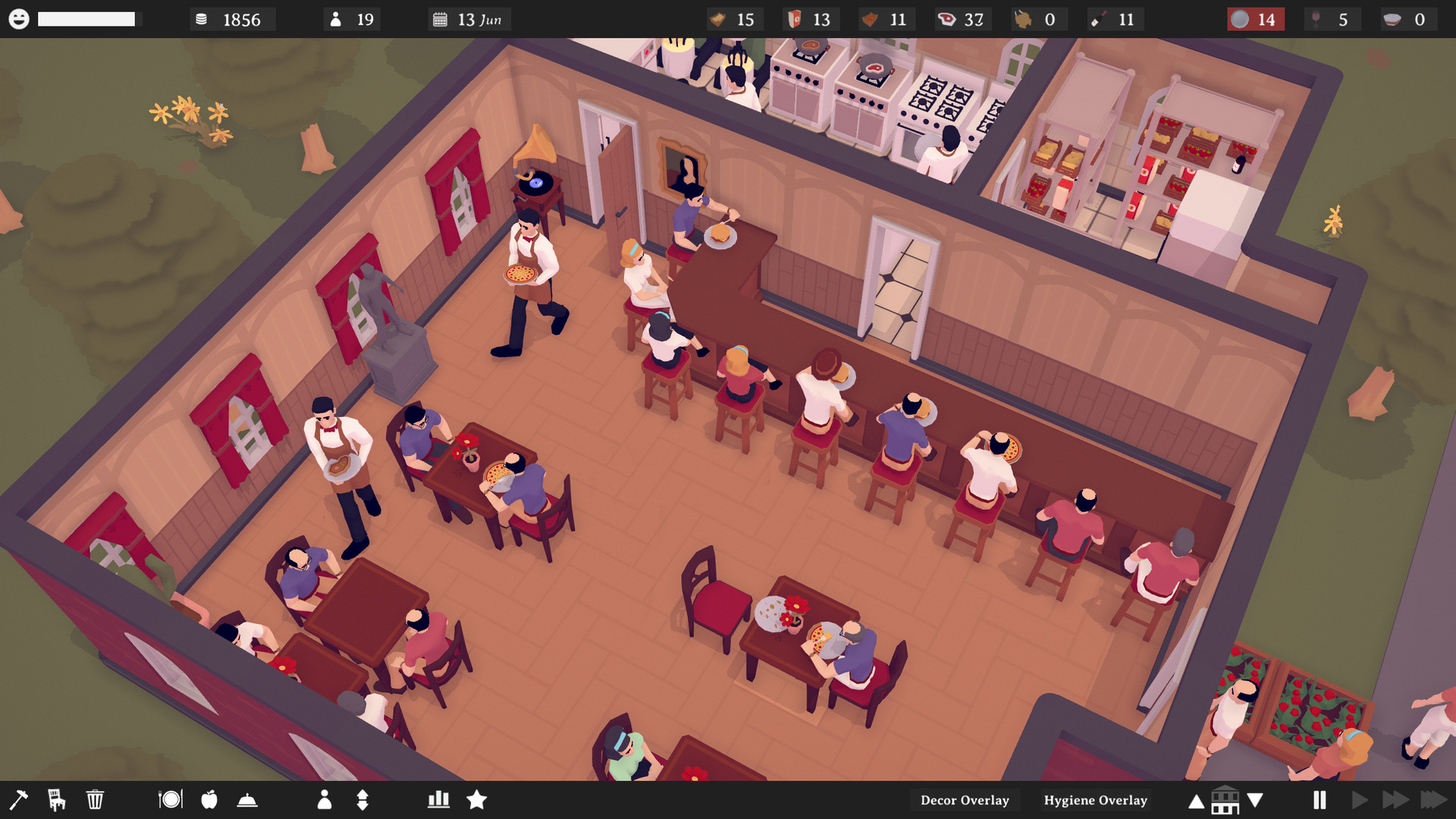The width and height of the screenshot is (1456, 819).
Task: Open the staff priority arrows panel
Action: (362, 799)
